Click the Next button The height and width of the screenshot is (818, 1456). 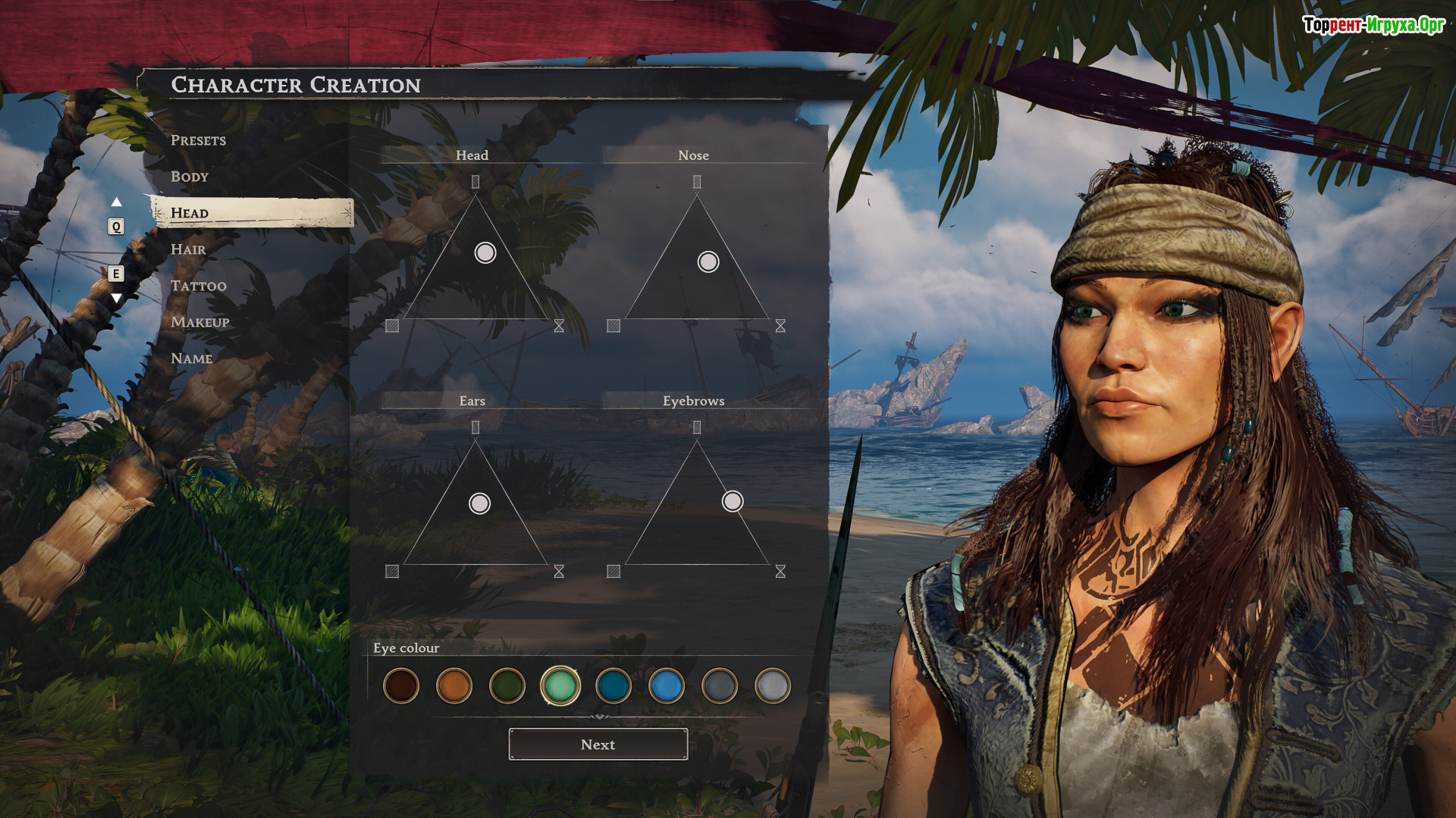(x=598, y=744)
